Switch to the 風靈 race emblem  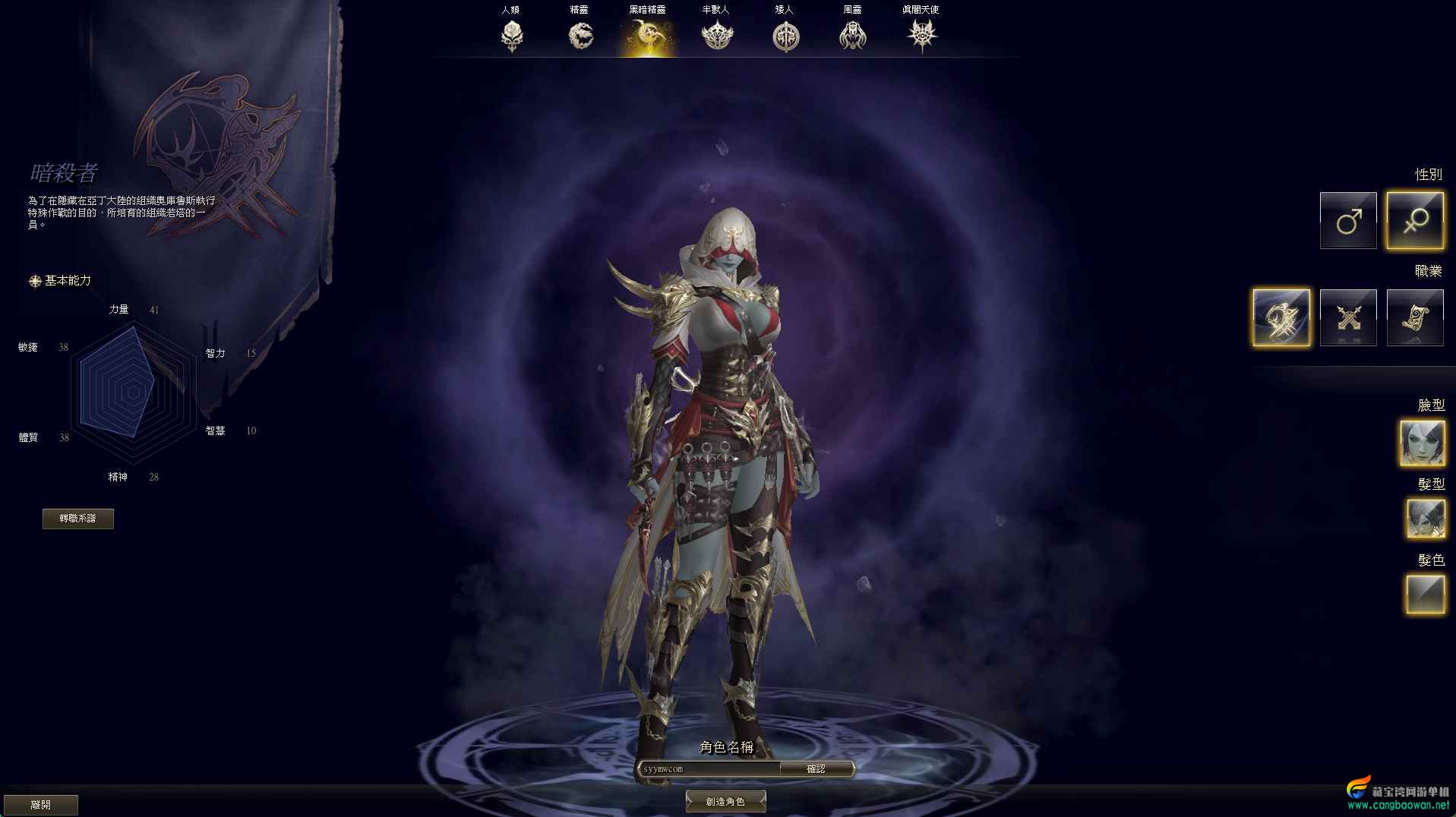853,35
